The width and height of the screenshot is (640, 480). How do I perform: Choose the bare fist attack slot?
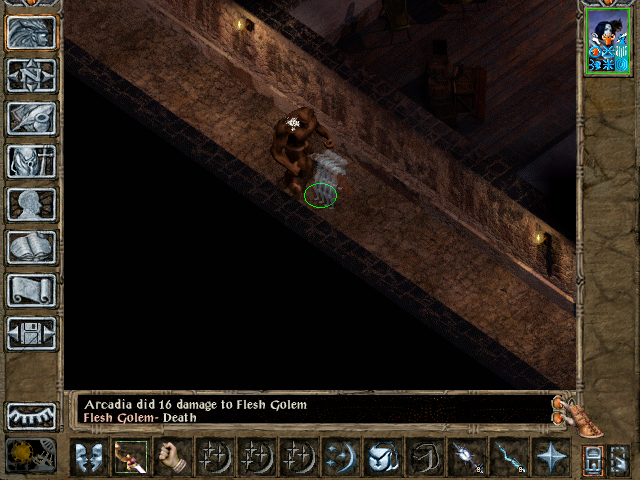click(173, 458)
